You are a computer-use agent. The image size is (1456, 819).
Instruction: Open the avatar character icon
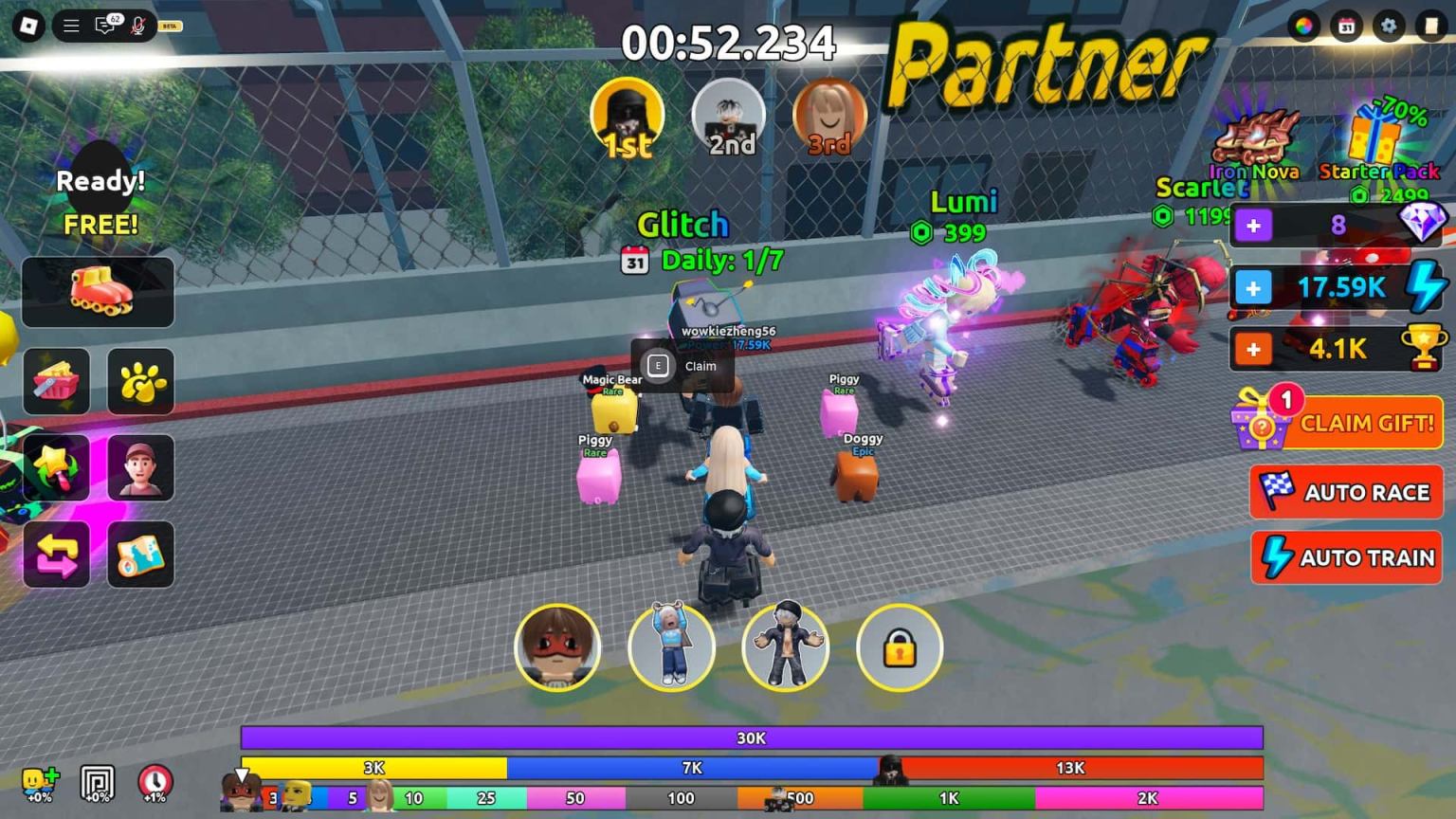[140, 467]
